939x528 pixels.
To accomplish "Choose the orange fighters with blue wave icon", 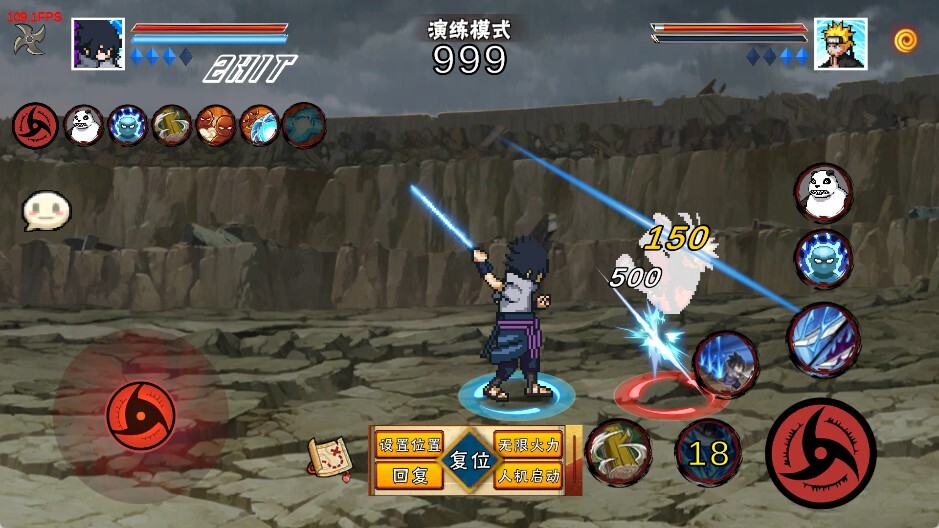I will coord(260,126).
